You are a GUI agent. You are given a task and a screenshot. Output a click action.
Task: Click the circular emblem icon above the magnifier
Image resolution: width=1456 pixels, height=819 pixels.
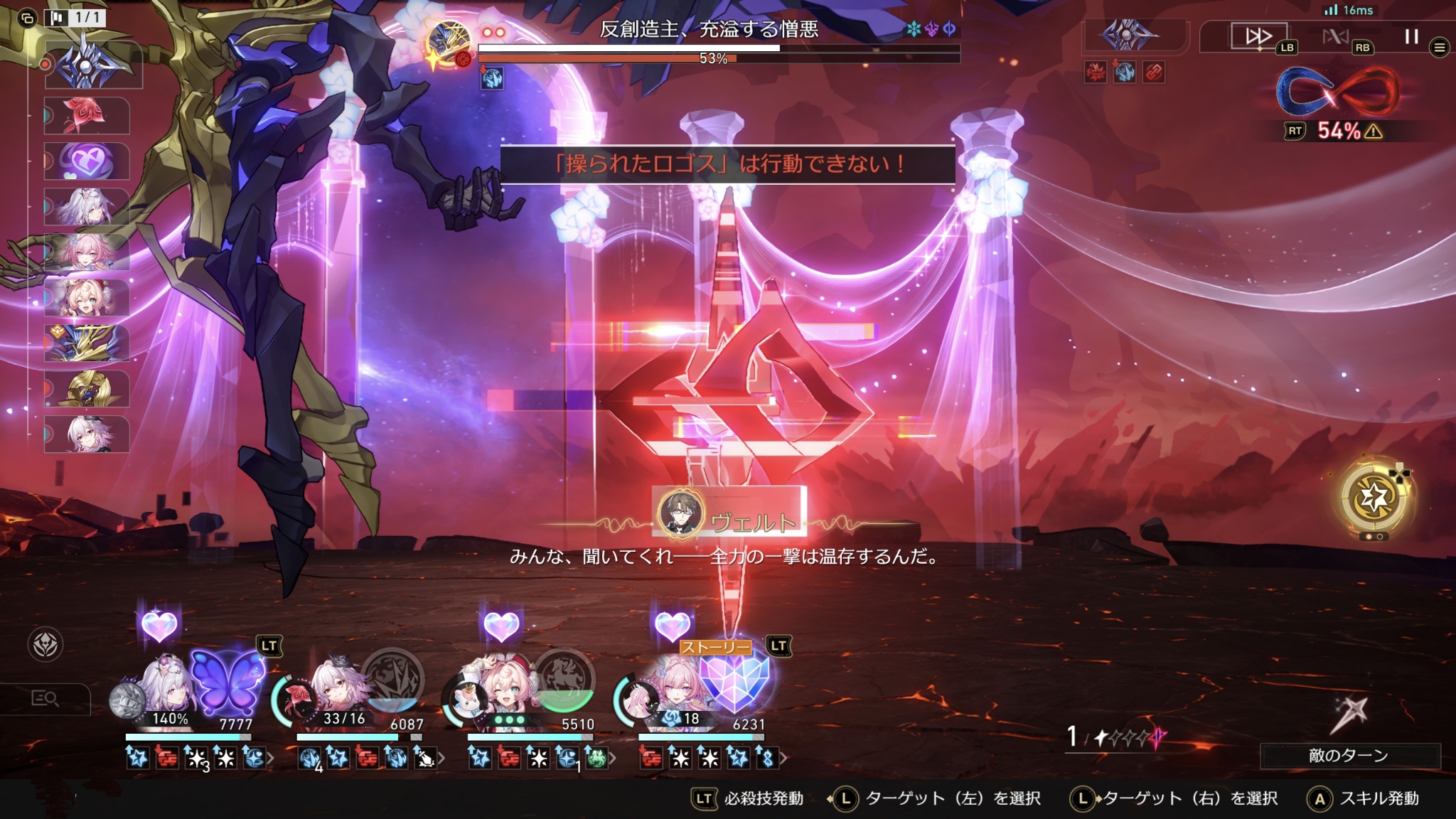[x=45, y=645]
